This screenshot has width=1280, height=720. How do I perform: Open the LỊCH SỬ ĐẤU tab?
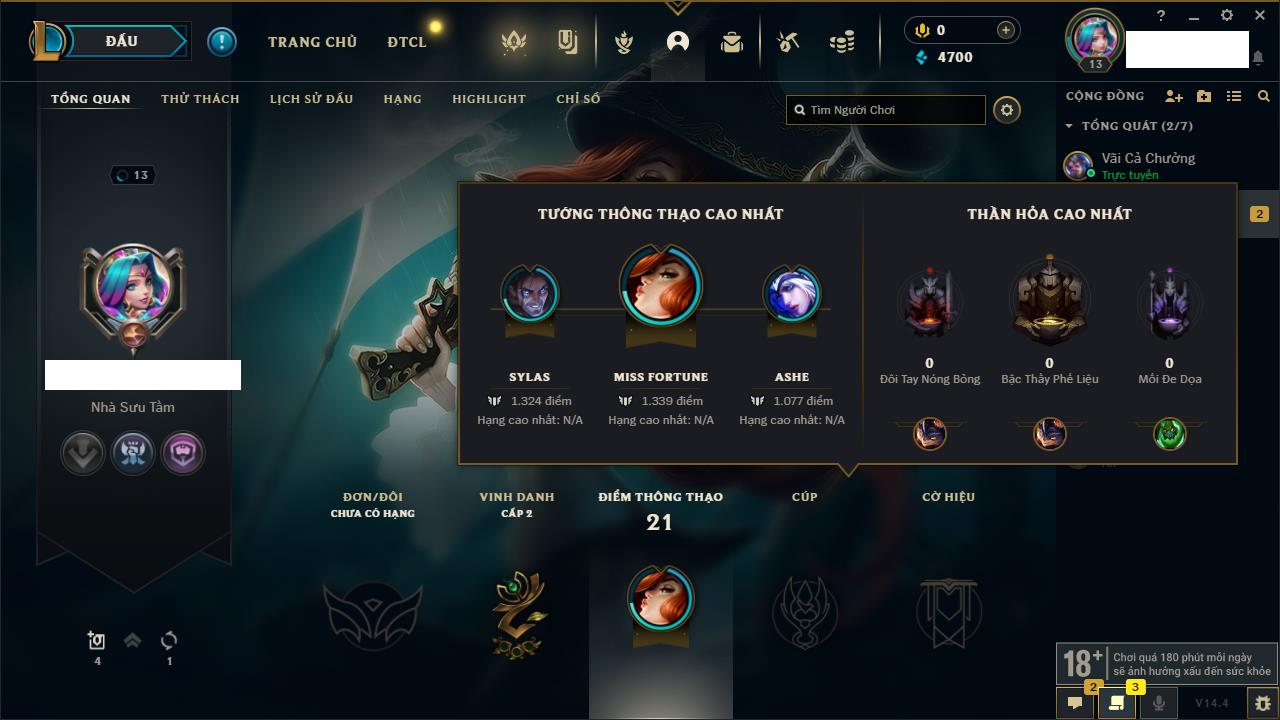pos(311,99)
